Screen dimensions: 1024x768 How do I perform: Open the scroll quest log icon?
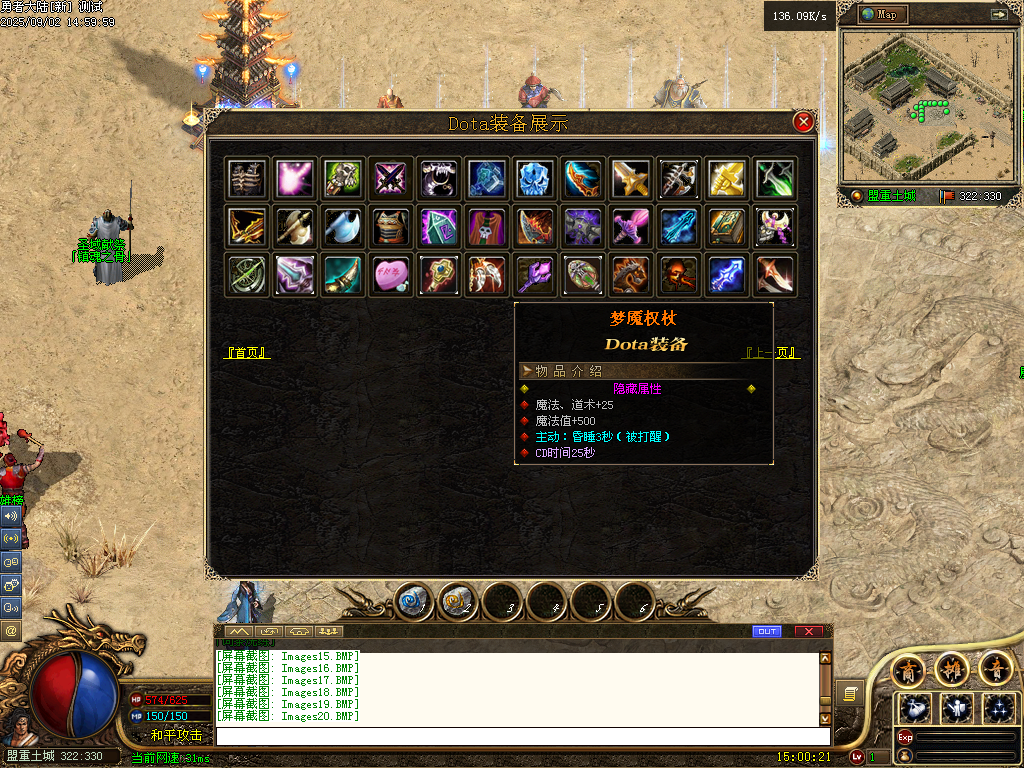pyautogui.click(x=850, y=692)
